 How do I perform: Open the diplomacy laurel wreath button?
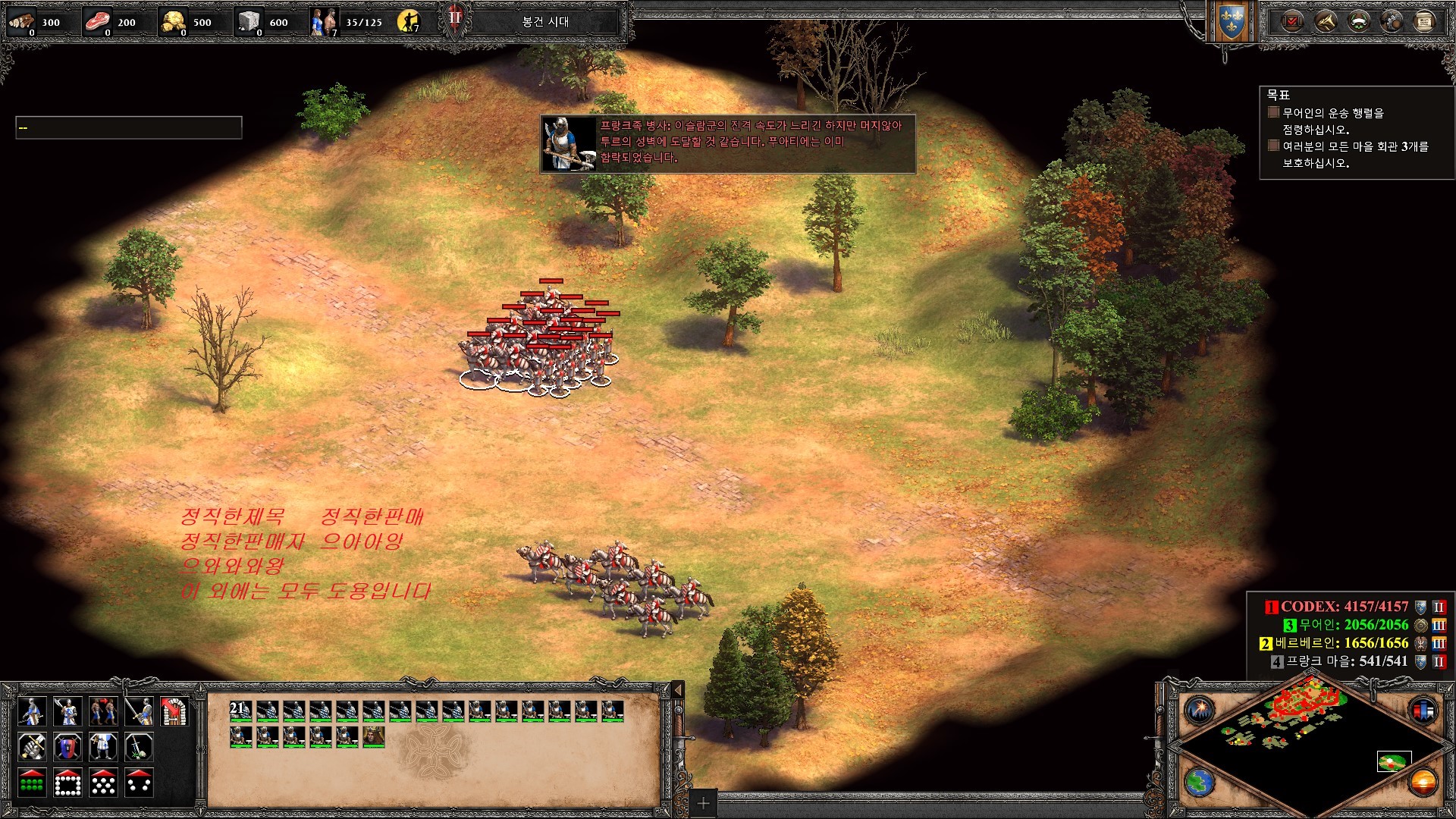tap(1358, 22)
